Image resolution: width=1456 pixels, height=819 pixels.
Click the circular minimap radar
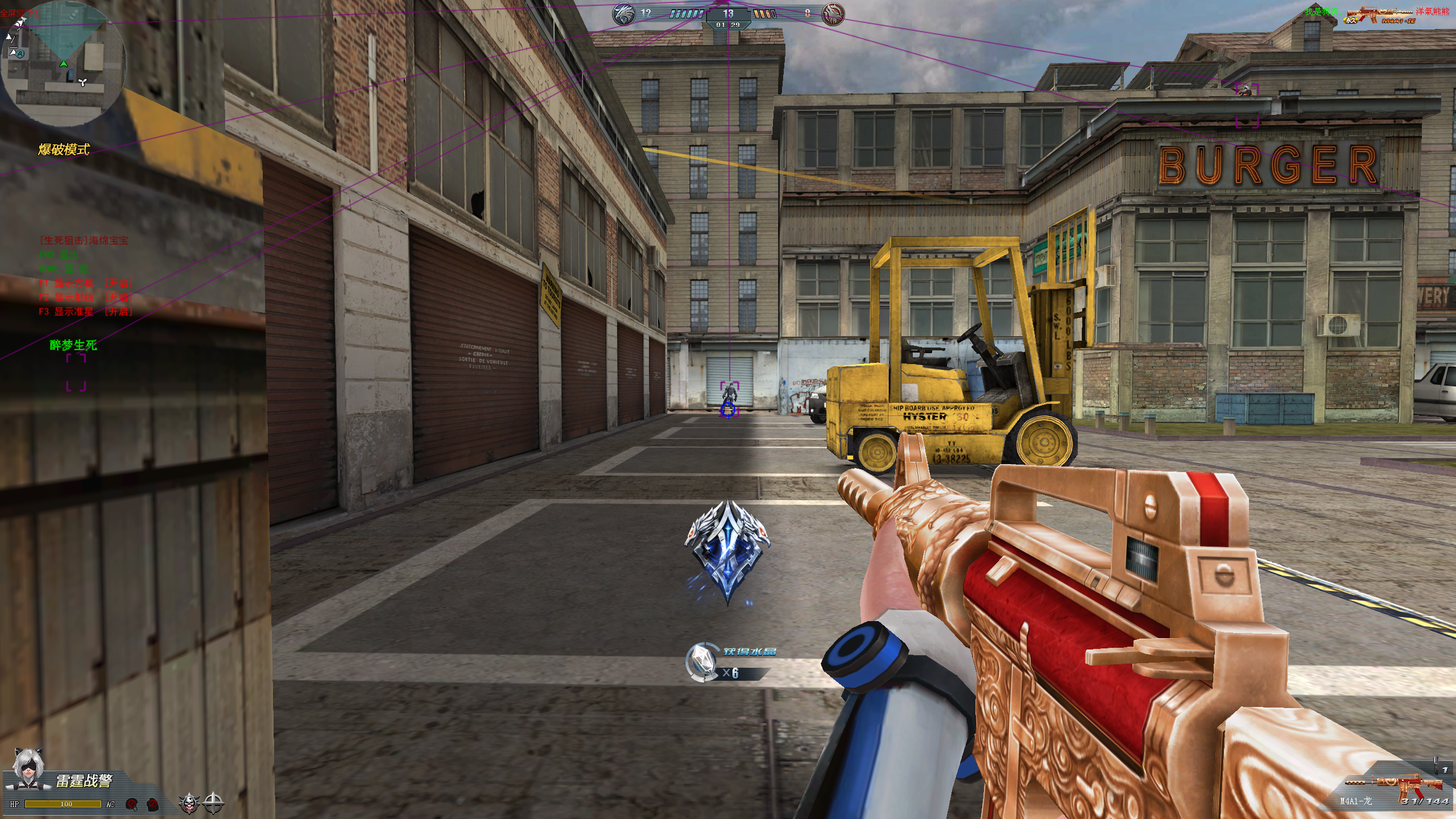click(x=63, y=64)
